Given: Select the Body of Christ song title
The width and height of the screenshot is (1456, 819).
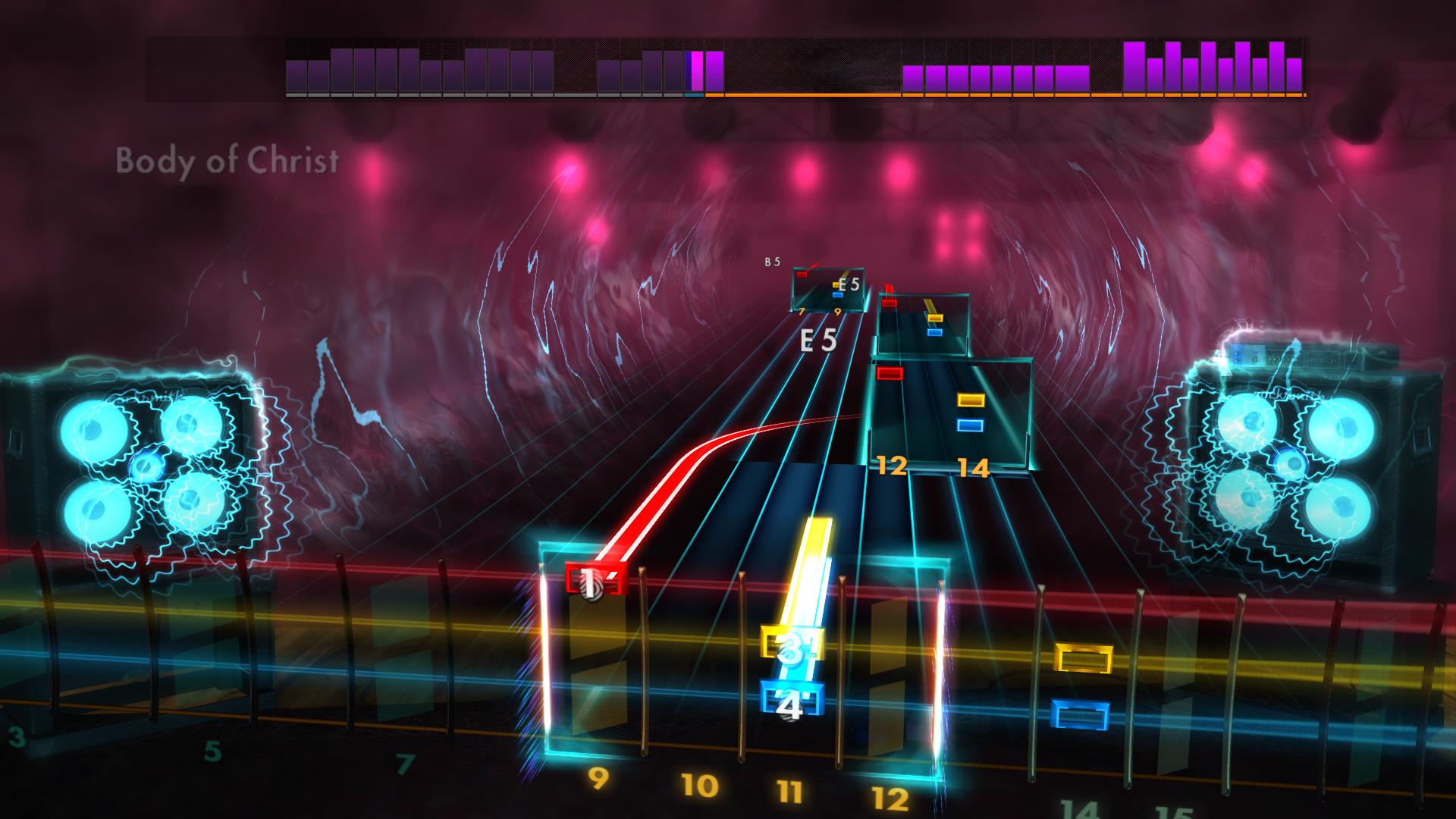Looking at the screenshot, I should [227, 160].
